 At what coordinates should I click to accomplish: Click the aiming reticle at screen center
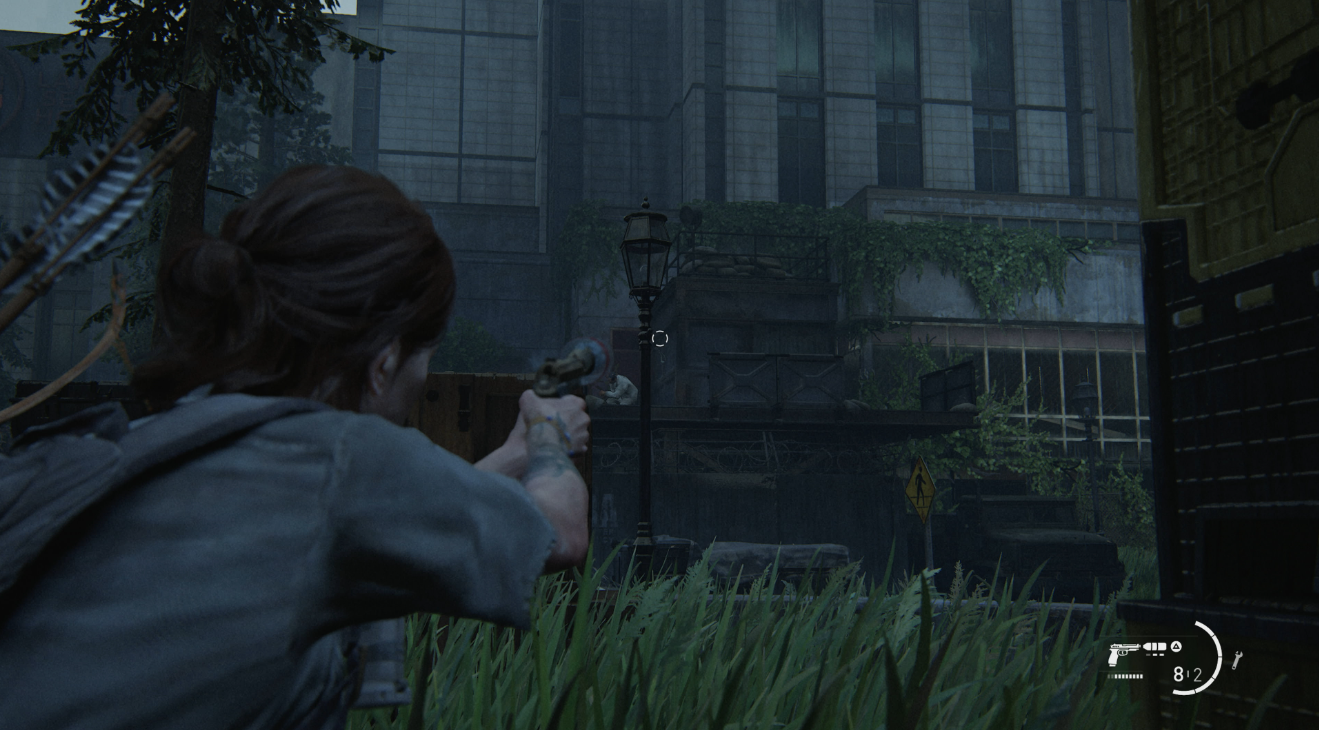[x=659, y=339]
